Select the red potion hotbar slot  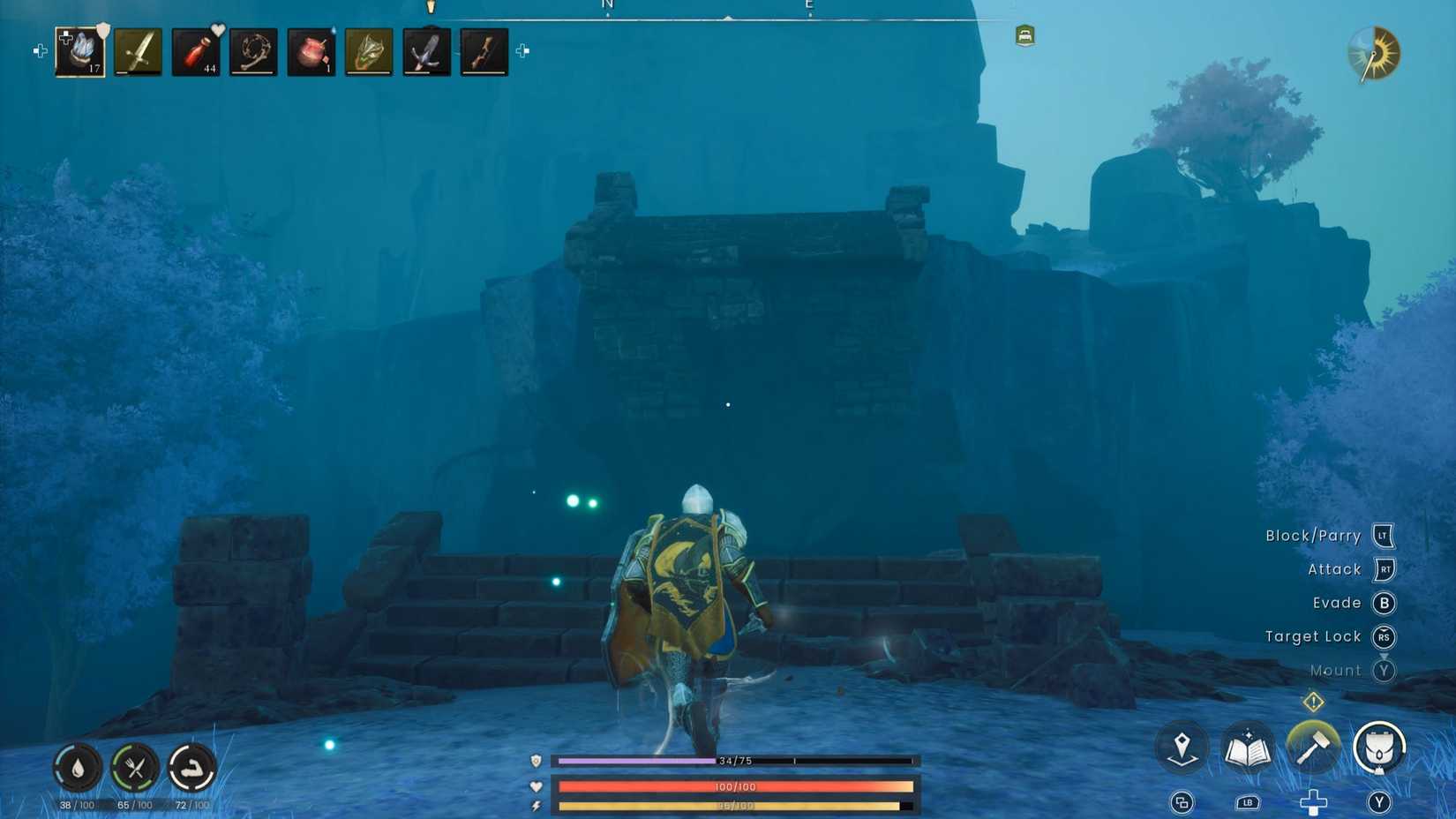[196, 50]
